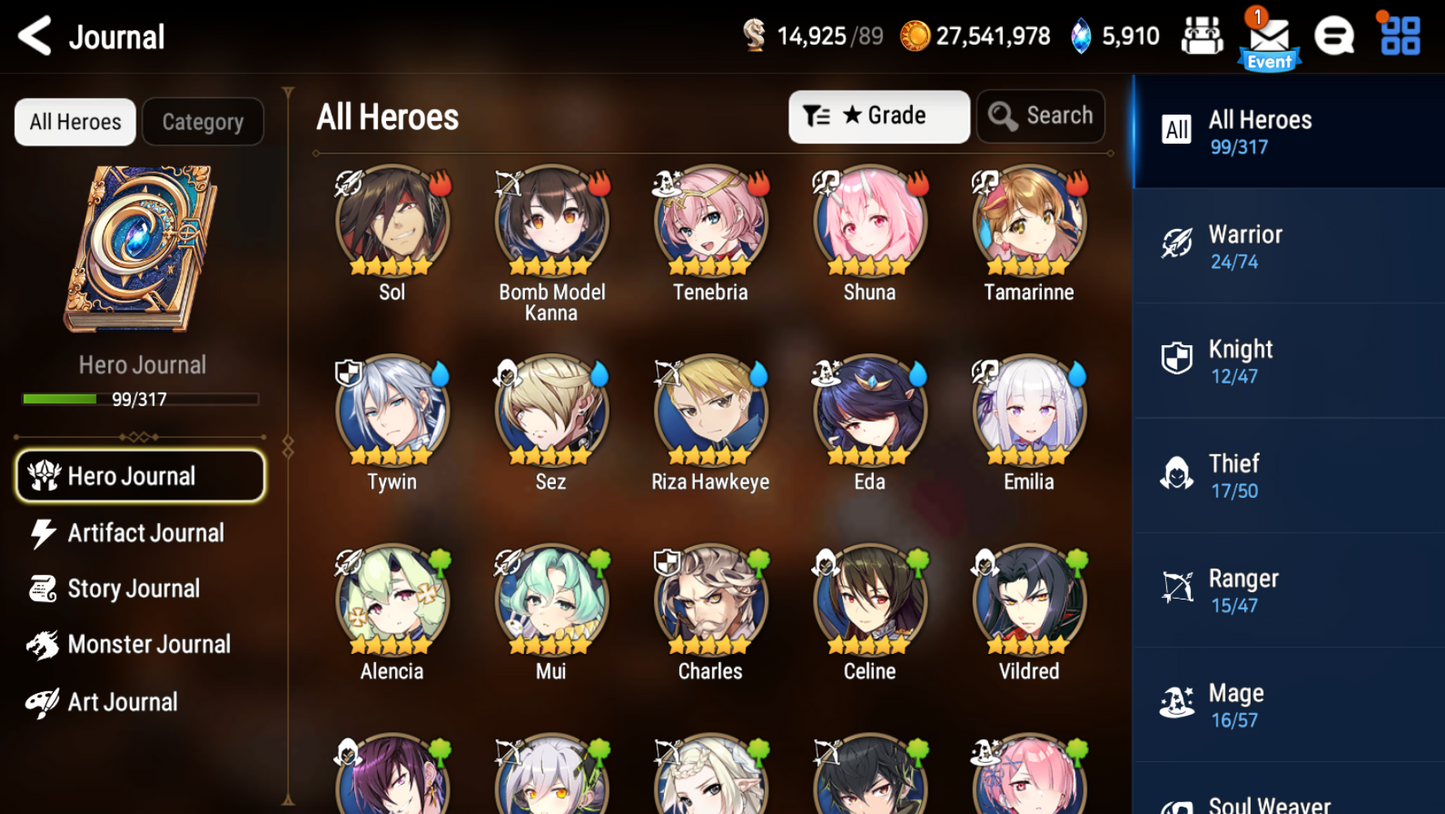
Task: Open Tamarinne's hero portrait
Action: coord(1028,222)
